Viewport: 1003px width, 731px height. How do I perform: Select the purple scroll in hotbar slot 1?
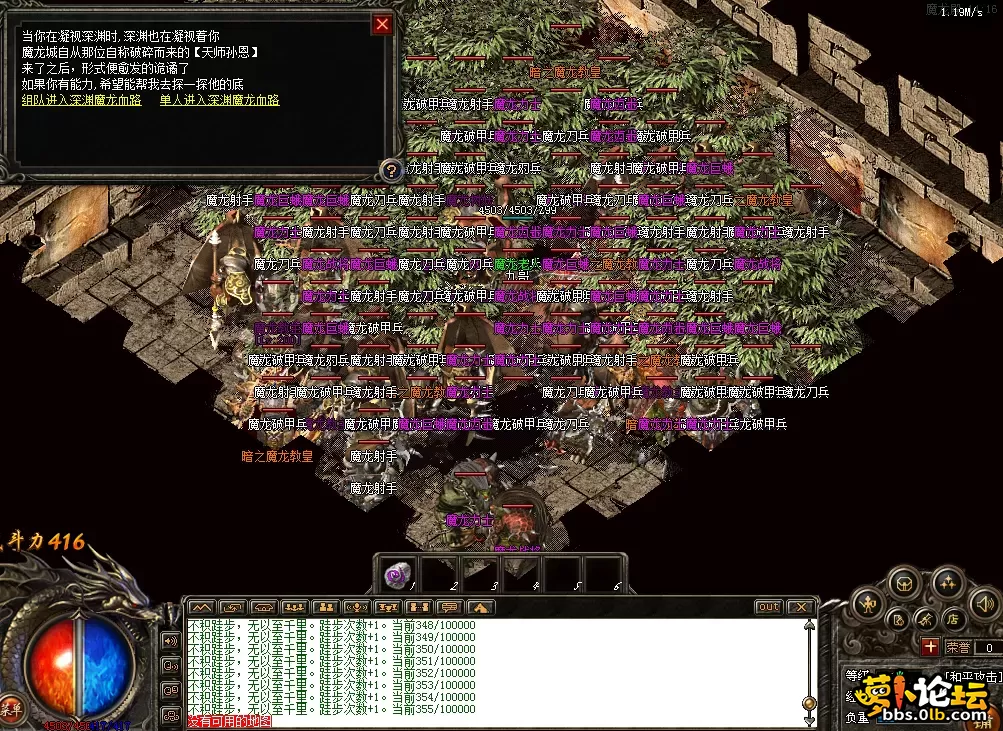(395, 572)
